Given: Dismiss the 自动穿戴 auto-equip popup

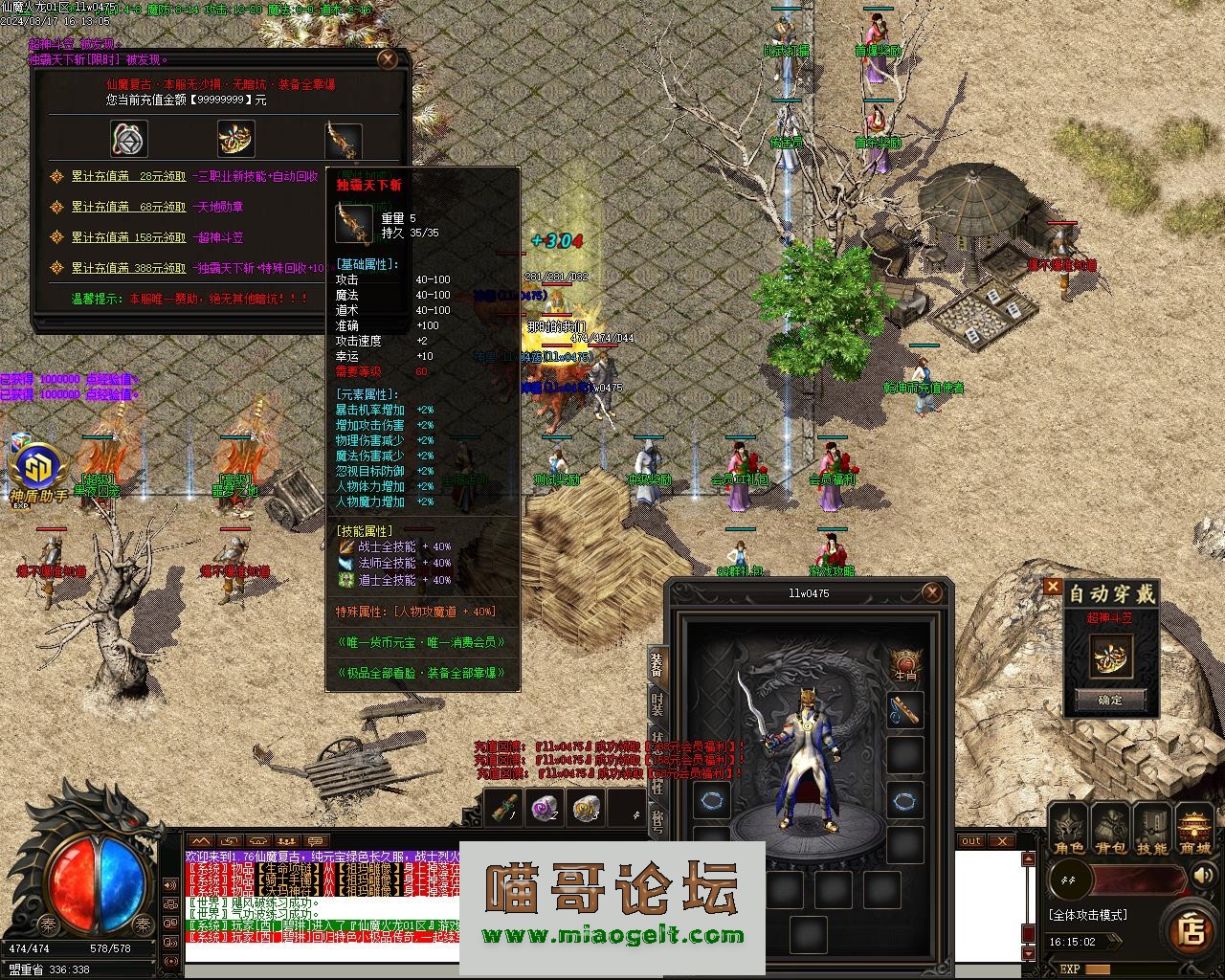Looking at the screenshot, I should pyautogui.click(x=1053, y=586).
